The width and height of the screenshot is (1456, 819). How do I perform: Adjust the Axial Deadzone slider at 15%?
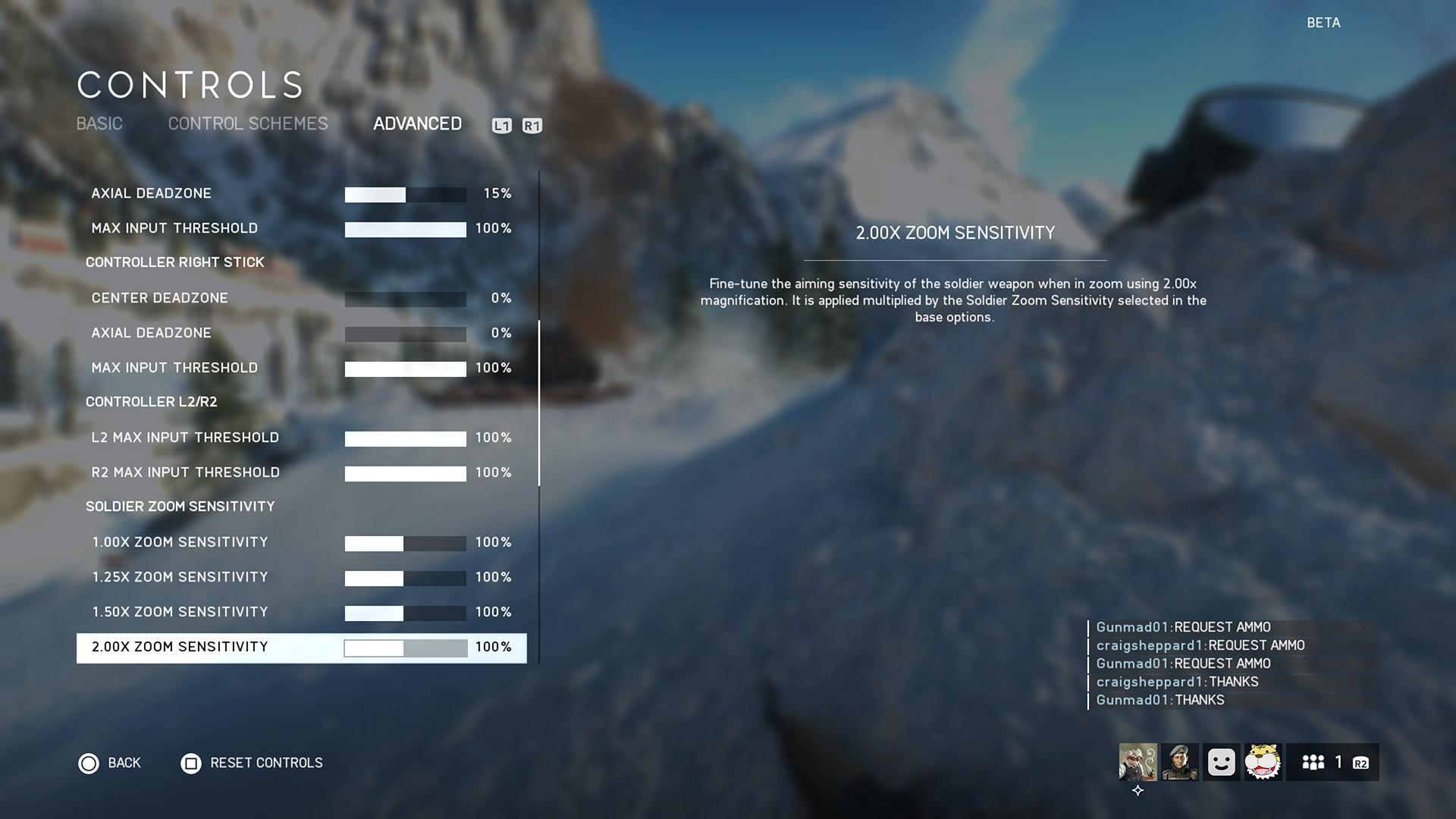click(x=405, y=194)
